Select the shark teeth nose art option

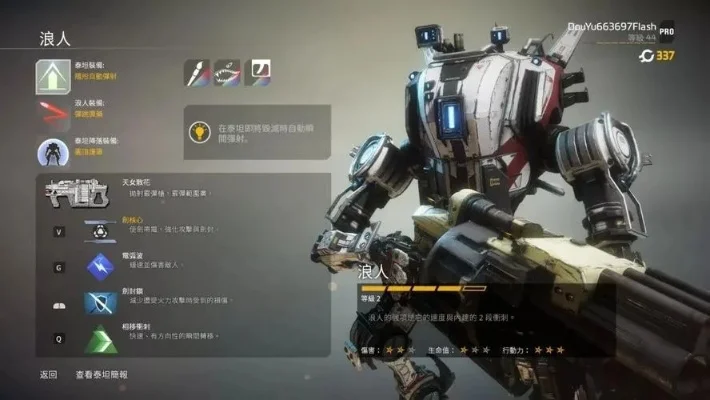227,72
